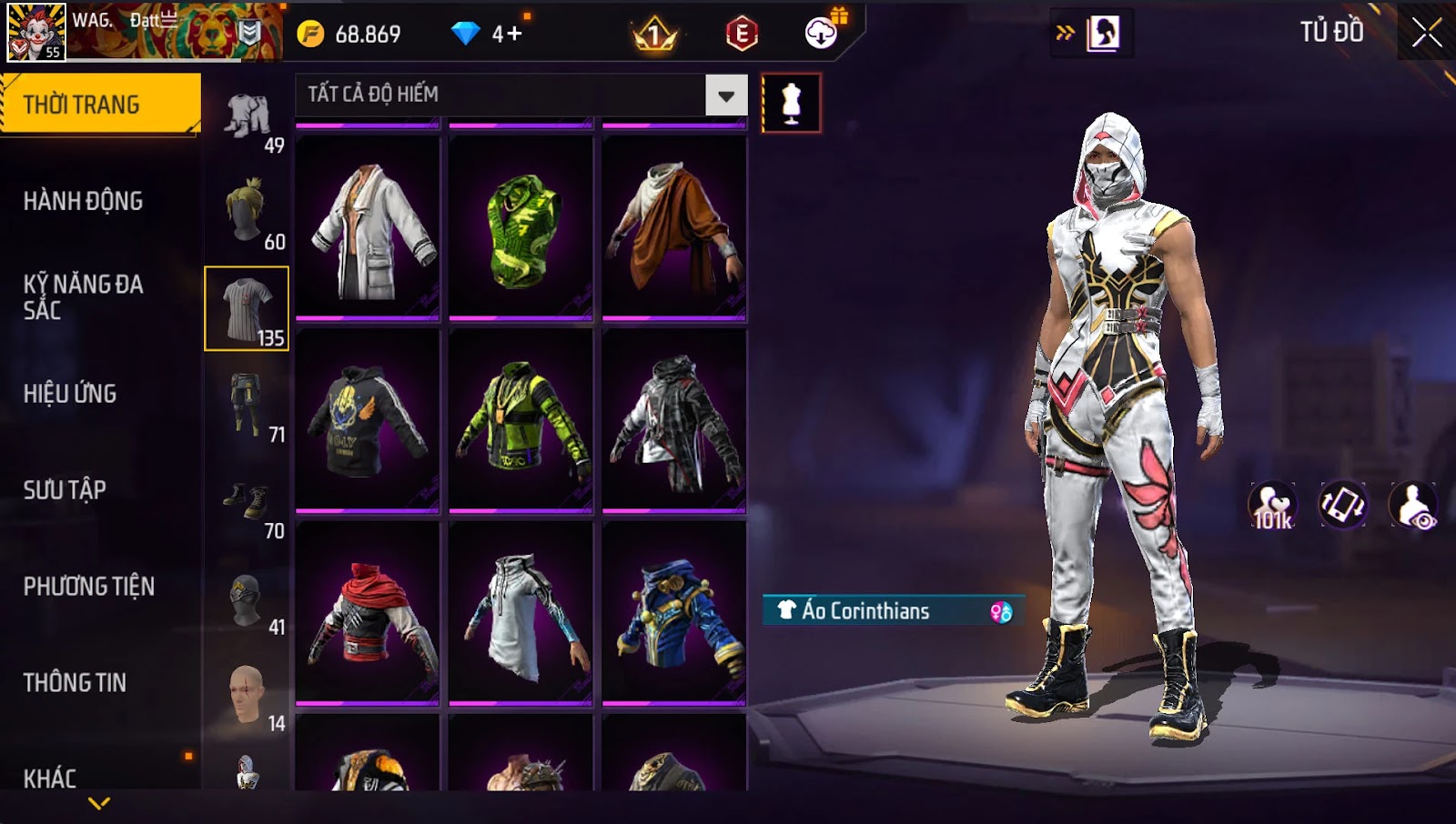Close the Tủ Đồ wardrobe screen
1456x824 pixels.
point(1426,33)
